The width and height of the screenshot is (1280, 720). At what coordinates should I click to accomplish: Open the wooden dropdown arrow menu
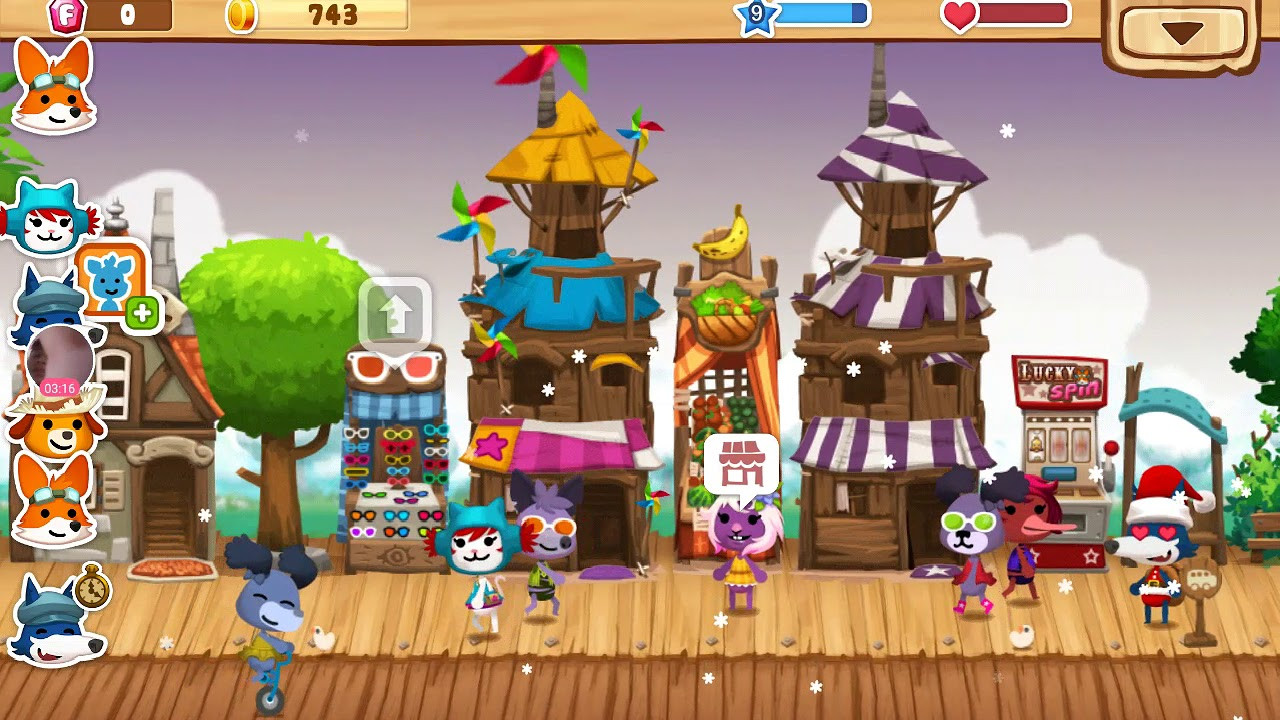(1182, 34)
